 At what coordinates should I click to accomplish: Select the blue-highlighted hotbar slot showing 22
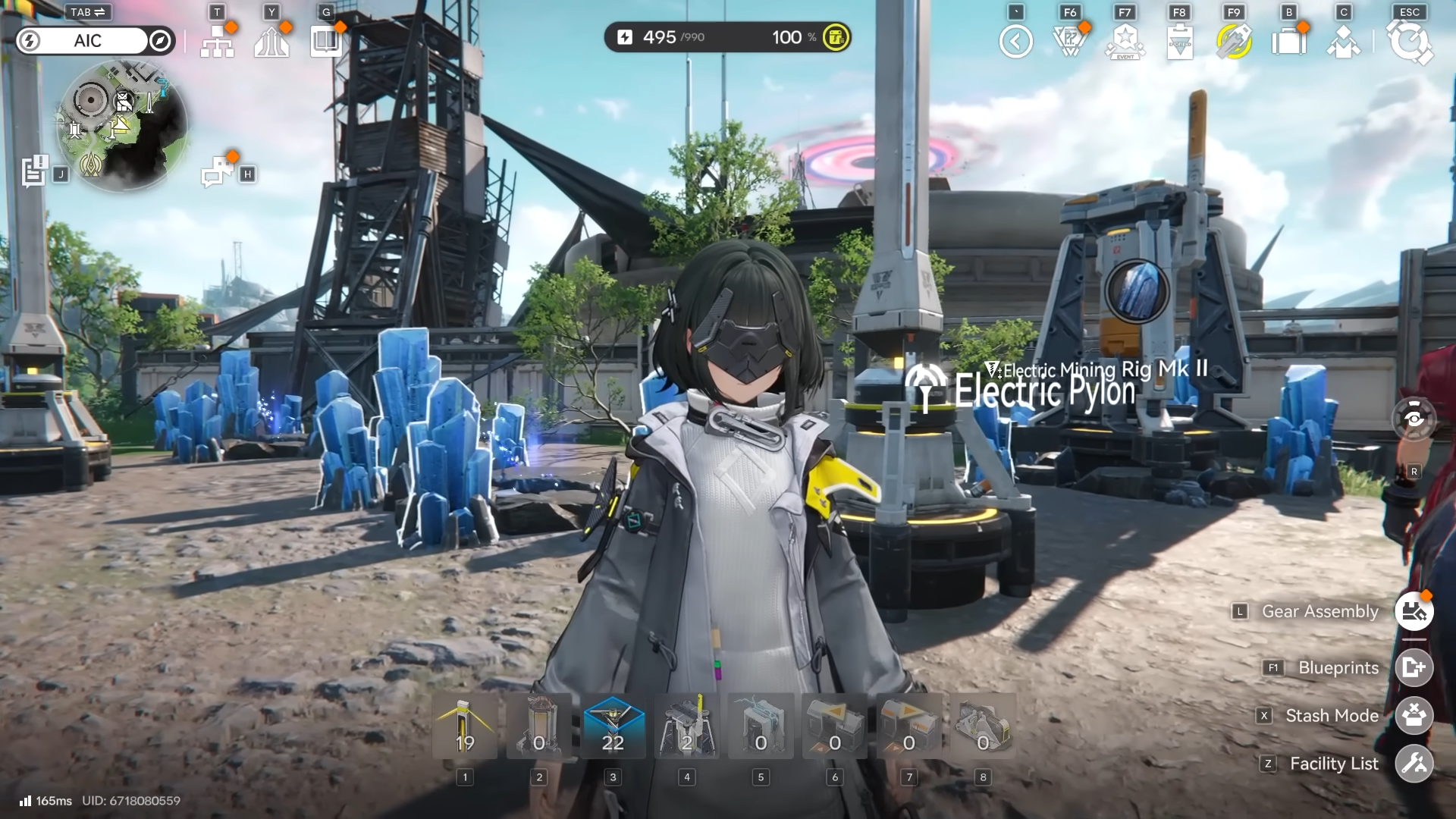[613, 726]
